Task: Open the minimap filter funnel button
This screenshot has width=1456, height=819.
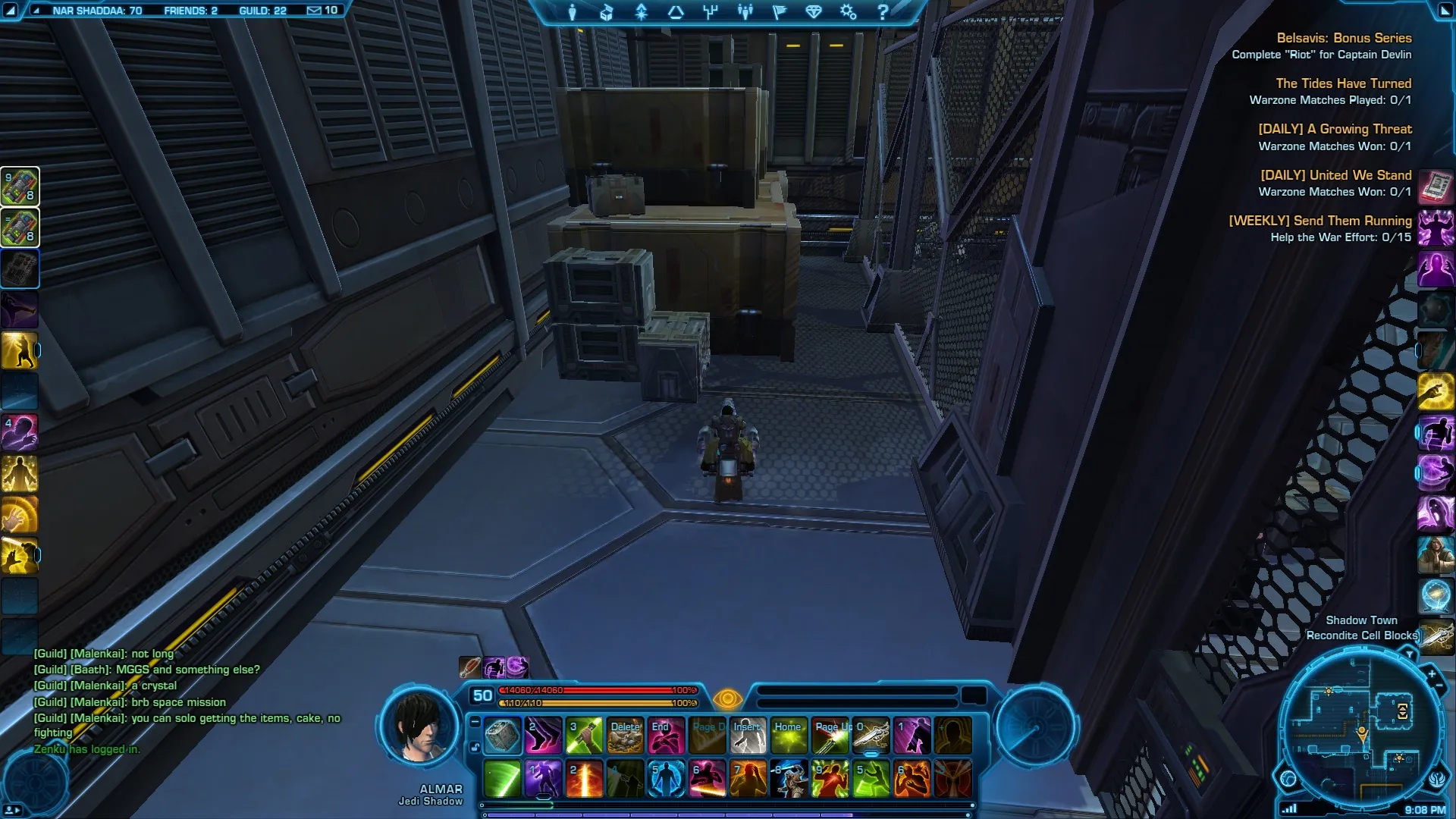Action: point(1409,654)
